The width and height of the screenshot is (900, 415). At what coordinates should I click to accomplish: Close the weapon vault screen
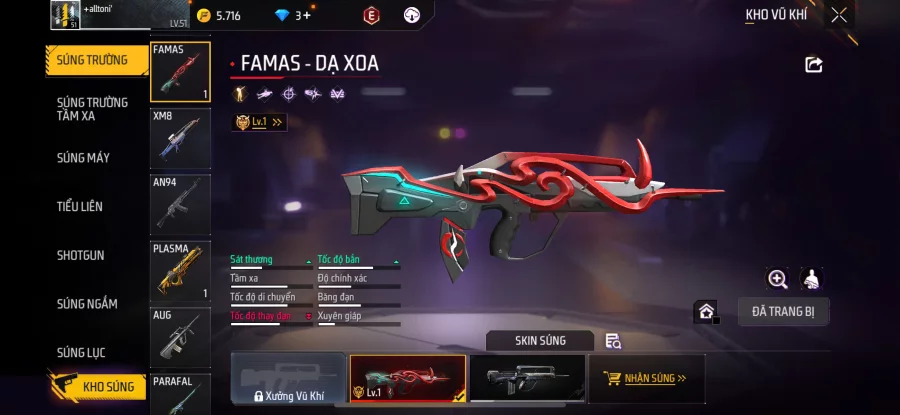[x=839, y=15]
